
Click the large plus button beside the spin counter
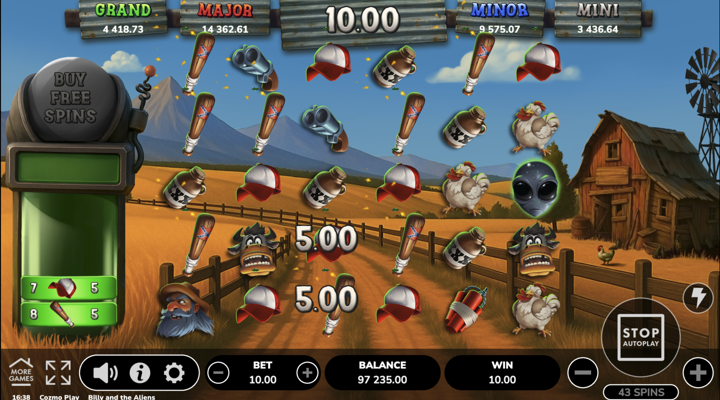698,373
